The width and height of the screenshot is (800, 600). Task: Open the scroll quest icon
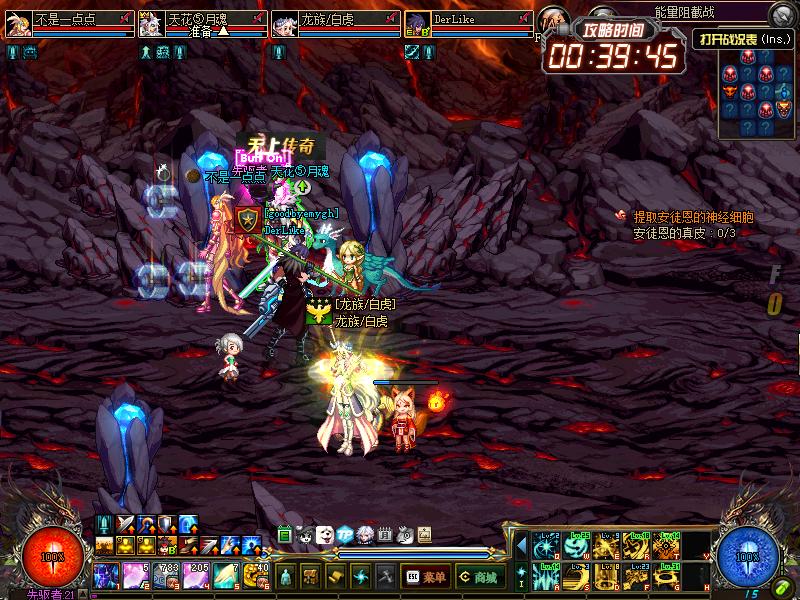coord(336,577)
